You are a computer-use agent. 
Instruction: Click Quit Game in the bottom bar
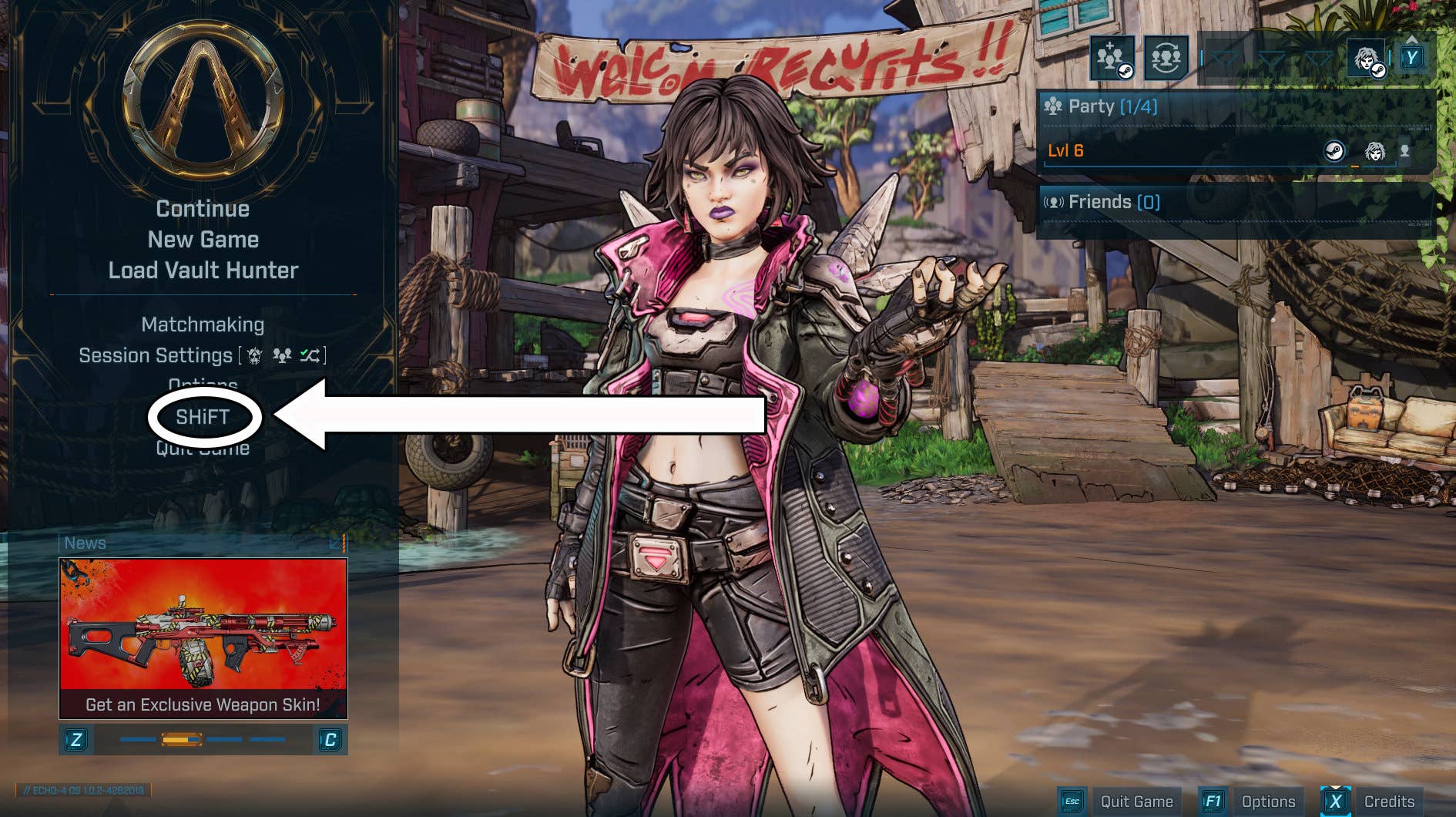pos(1136,802)
